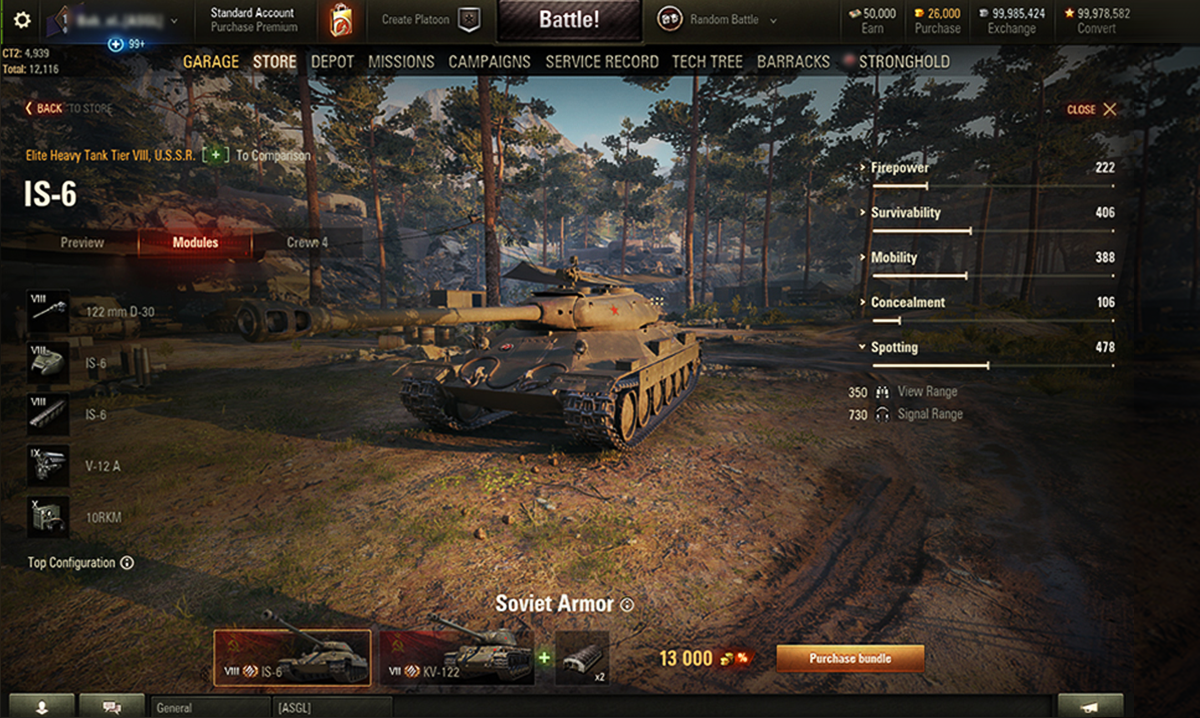Click Purchase bundle
This screenshot has height=718, width=1200.
coord(850,658)
